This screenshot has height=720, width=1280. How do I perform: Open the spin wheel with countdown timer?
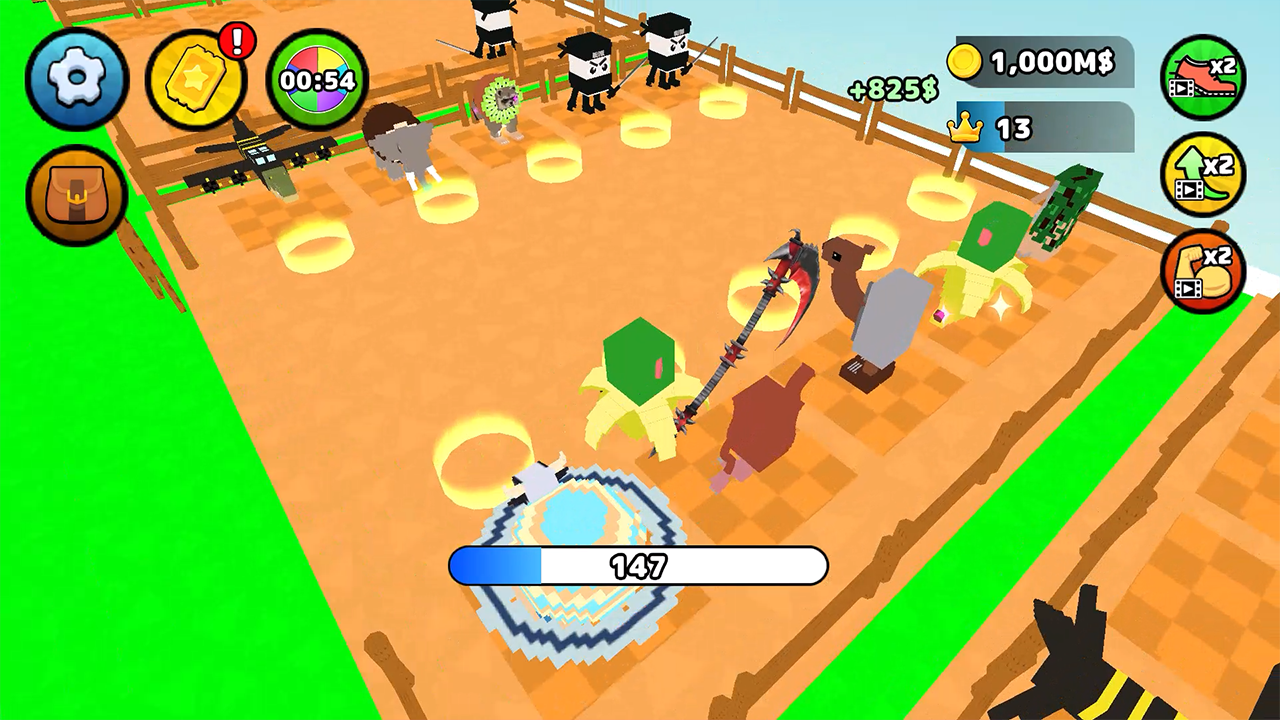318,78
